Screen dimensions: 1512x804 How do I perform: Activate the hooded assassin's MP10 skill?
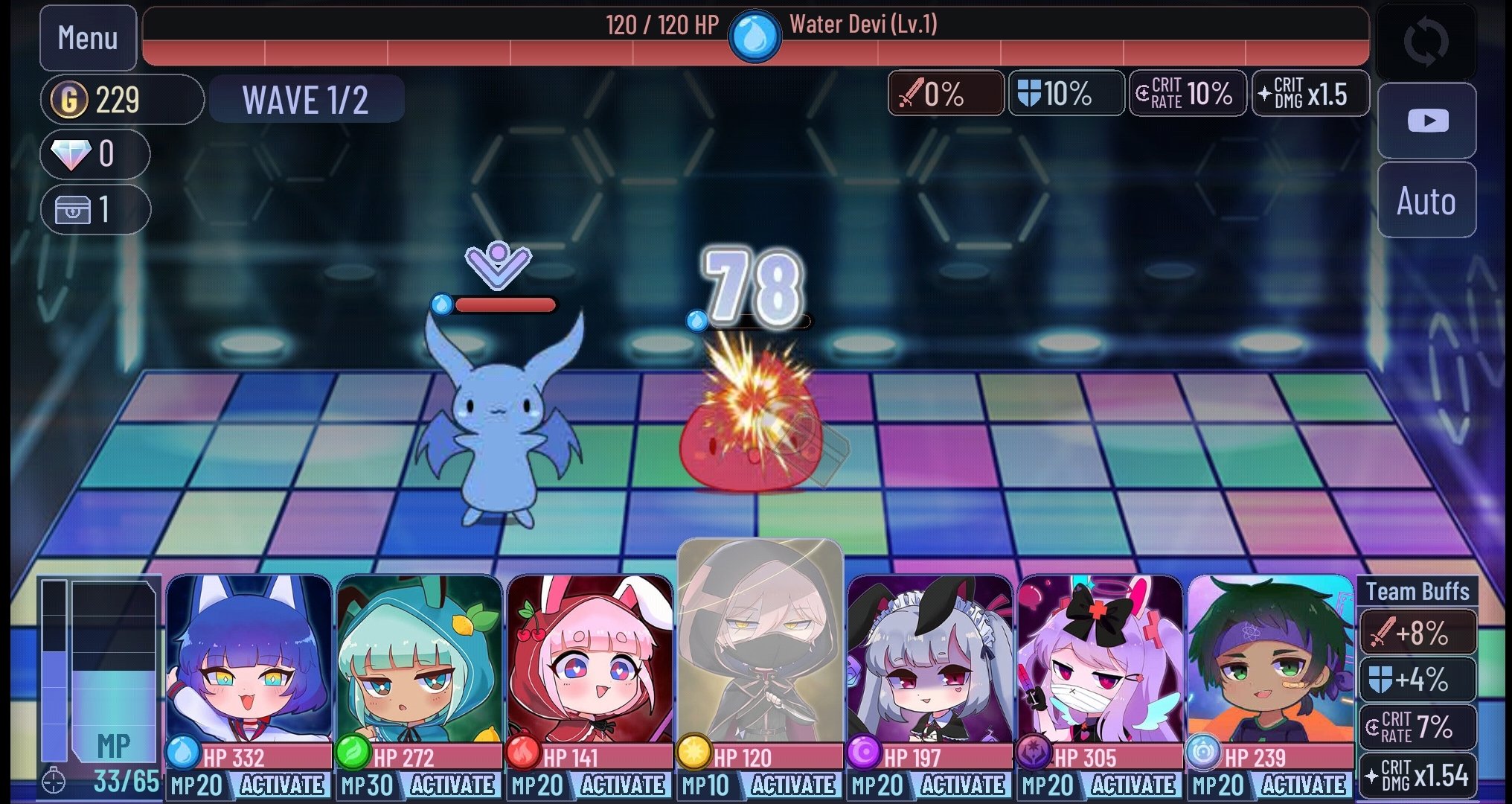pos(793,785)
